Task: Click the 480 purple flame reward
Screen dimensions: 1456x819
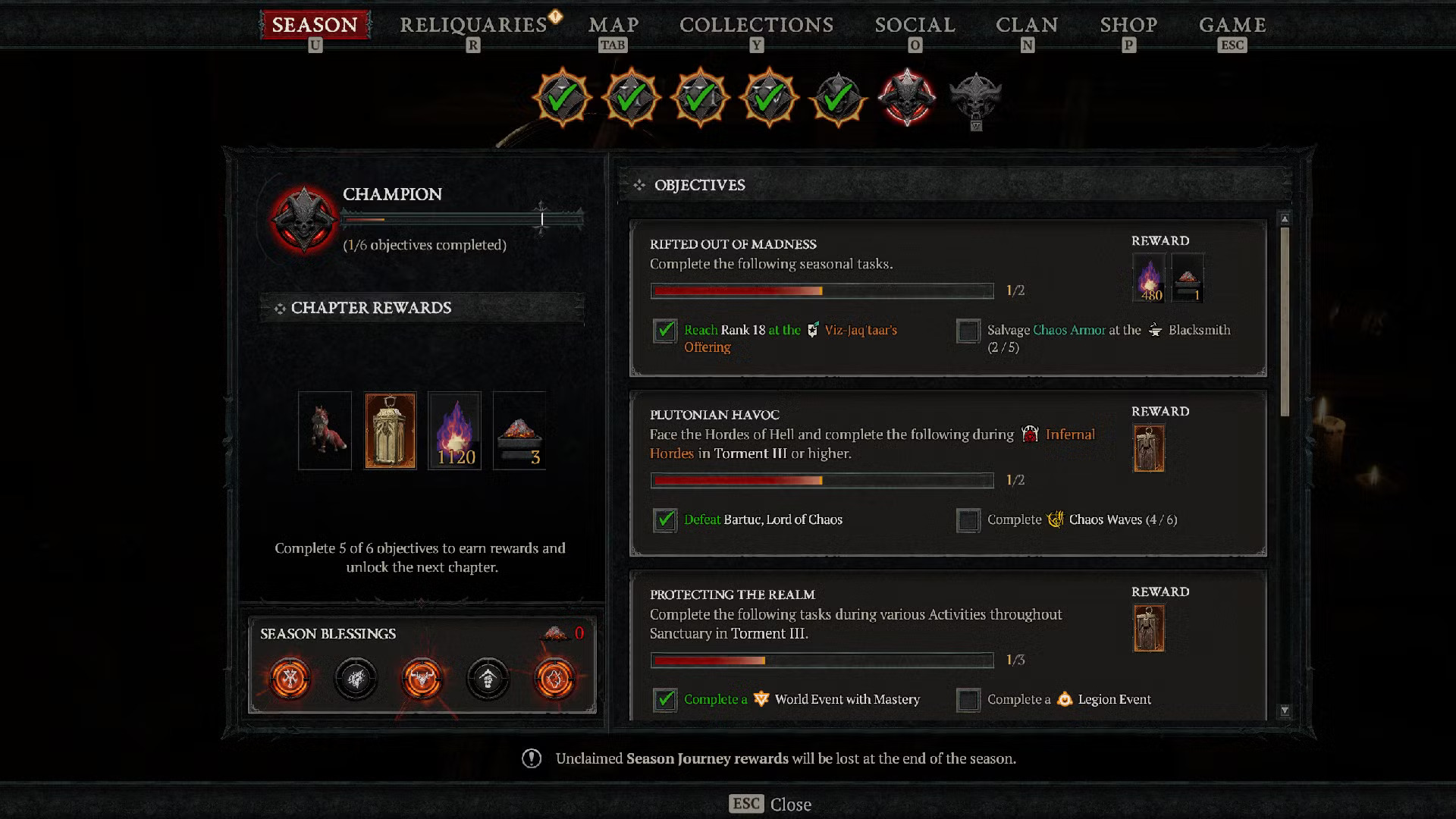Action: (x=1147, y=278)
